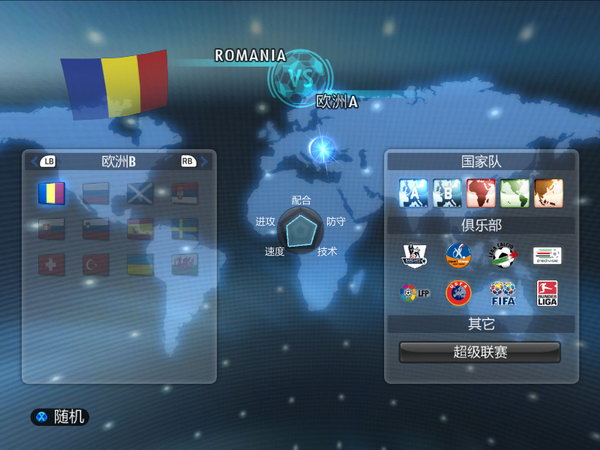Open the LFP Spanish league clubs
Viewport: 600px width, 450px height.
[413, 294]
